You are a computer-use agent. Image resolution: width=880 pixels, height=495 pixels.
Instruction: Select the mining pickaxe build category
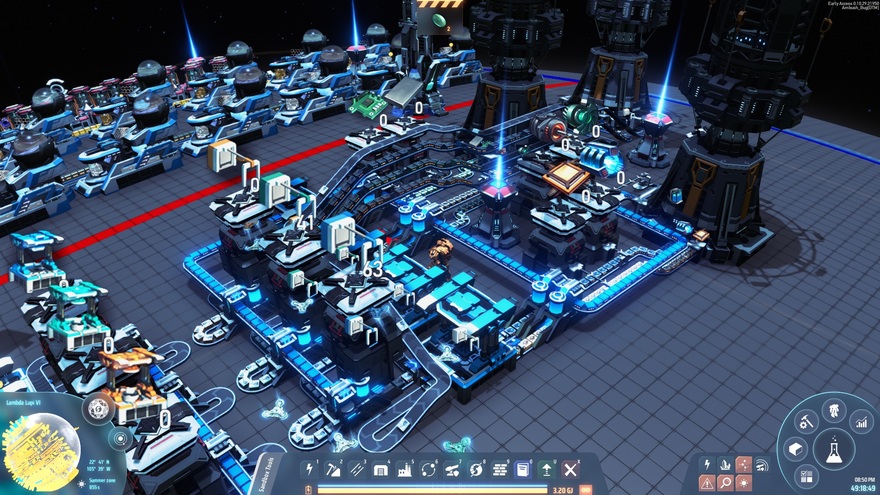(334, 469)
